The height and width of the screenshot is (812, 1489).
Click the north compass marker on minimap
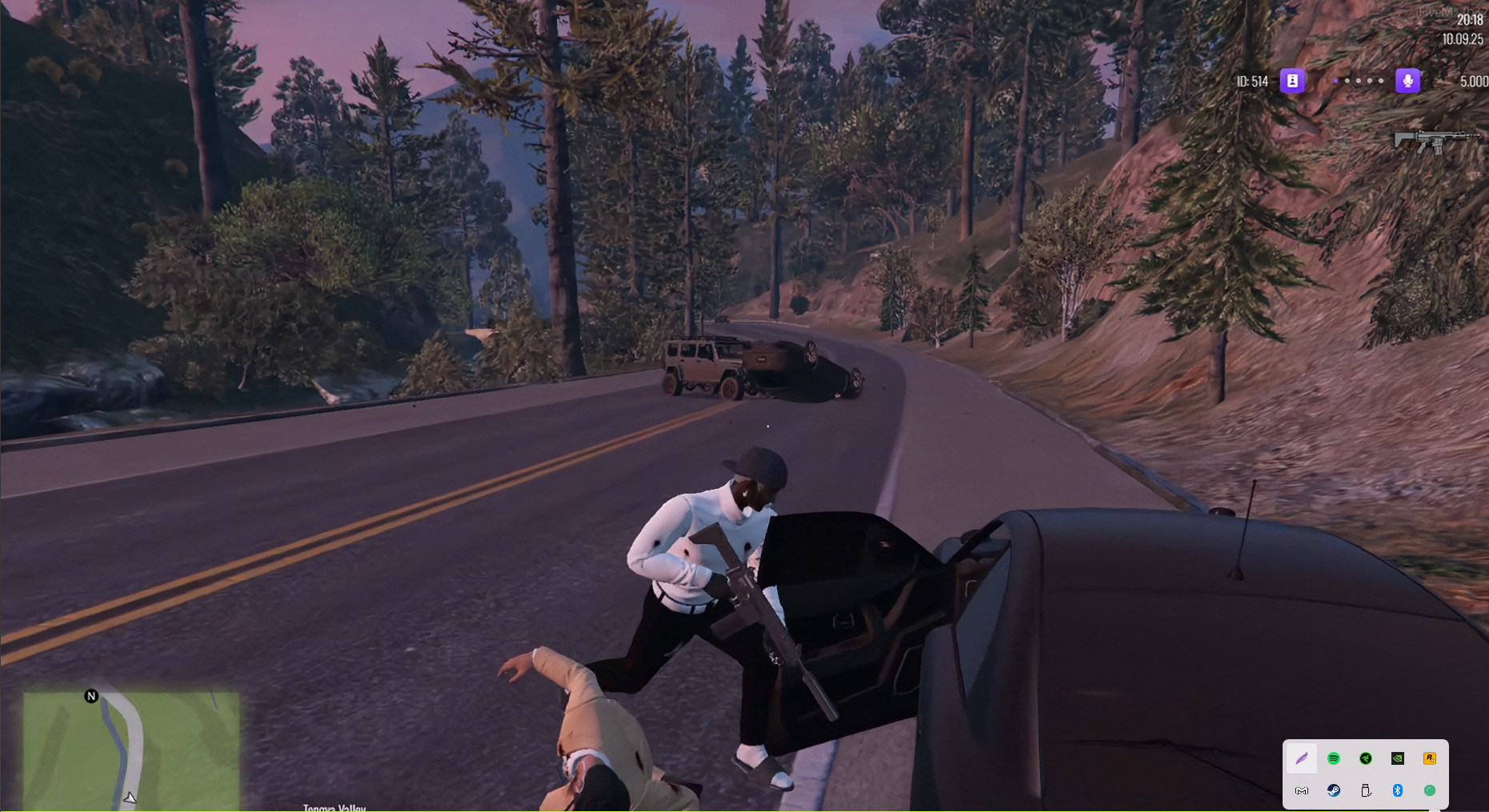pyautogui.click(x=91, y=696)
